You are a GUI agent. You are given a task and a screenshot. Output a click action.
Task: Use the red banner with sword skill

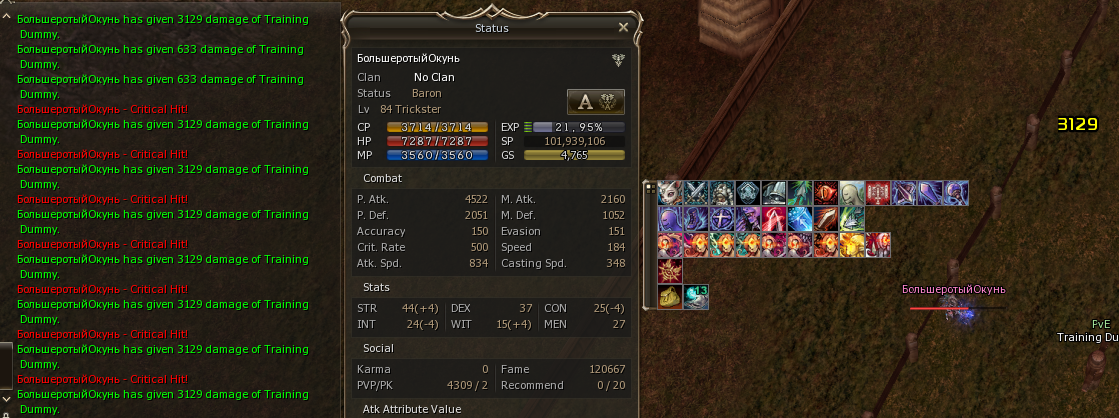[878, 193]
